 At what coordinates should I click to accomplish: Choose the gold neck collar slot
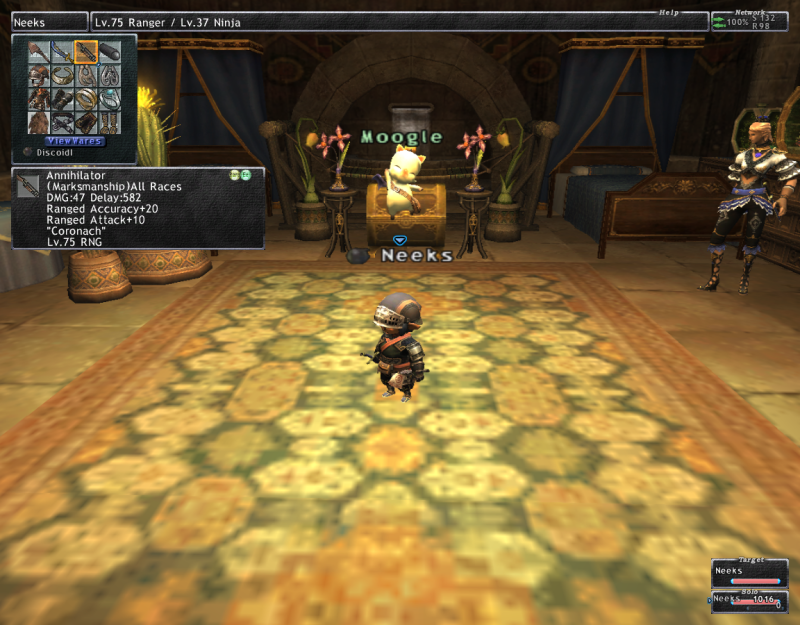point(62,75)
